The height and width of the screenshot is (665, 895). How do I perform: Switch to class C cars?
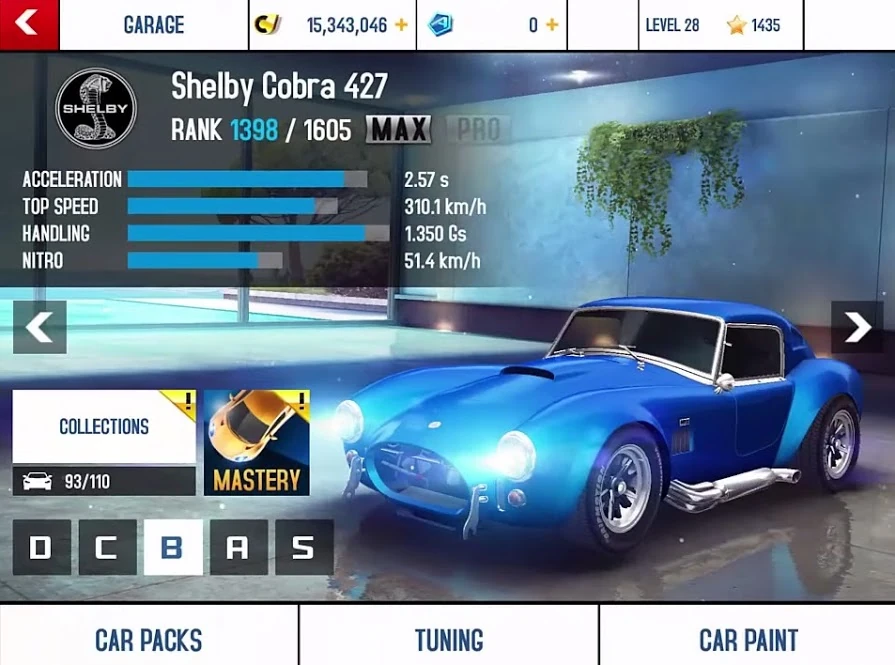pos(107,547)
